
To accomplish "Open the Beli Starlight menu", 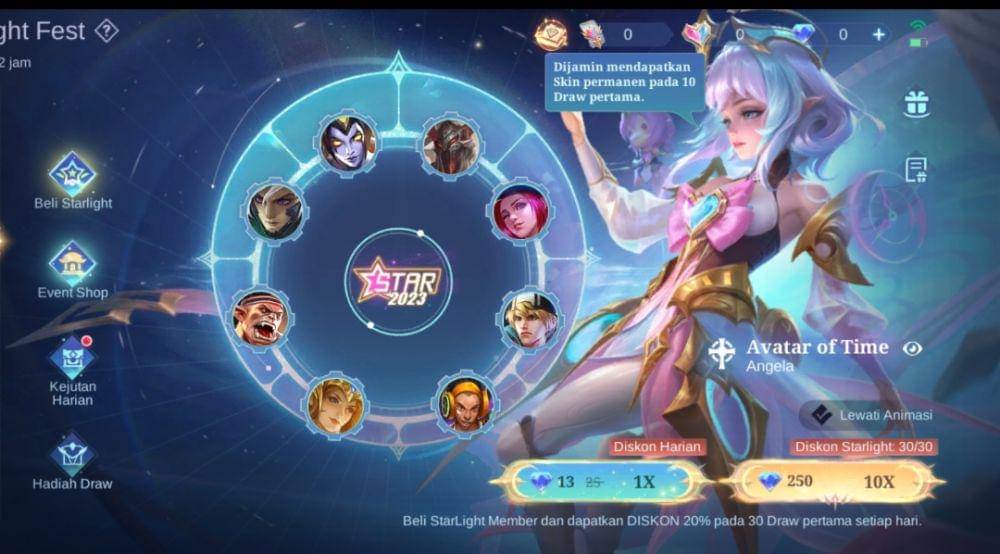I will (x=72, y=174).
